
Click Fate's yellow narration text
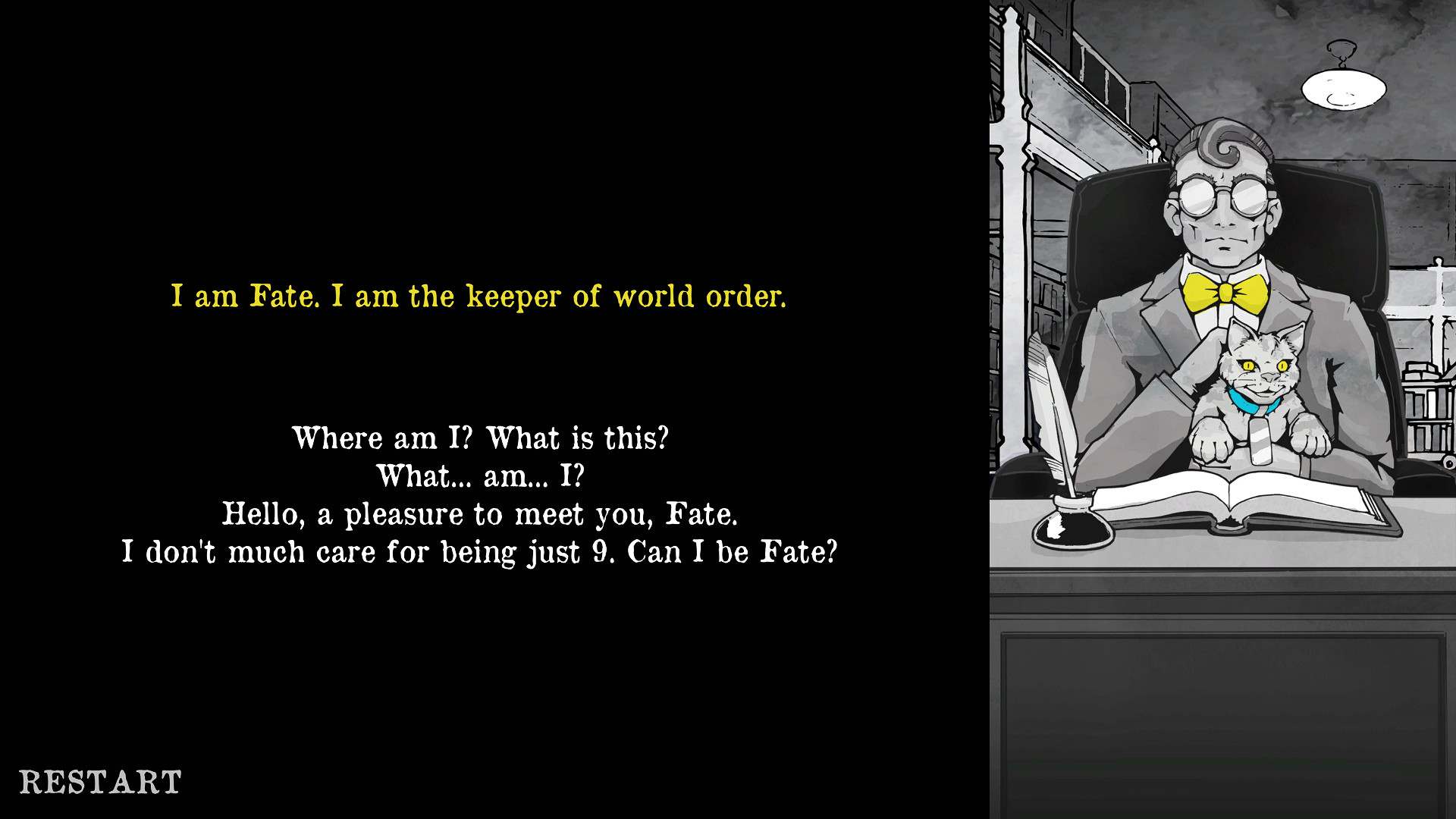point(479,297)
